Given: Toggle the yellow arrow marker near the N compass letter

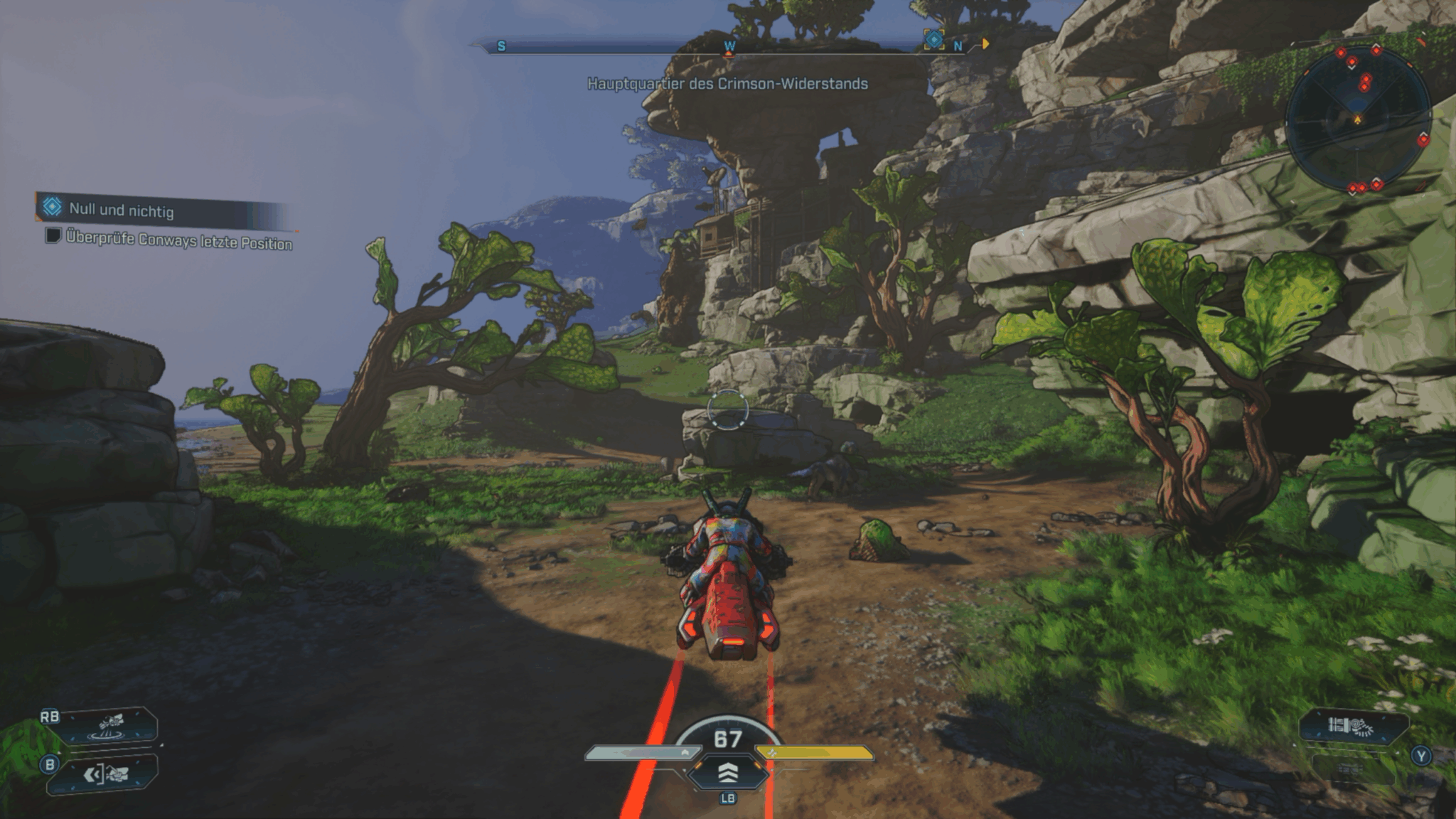Looking at the screenshot, I should point(985,44).
